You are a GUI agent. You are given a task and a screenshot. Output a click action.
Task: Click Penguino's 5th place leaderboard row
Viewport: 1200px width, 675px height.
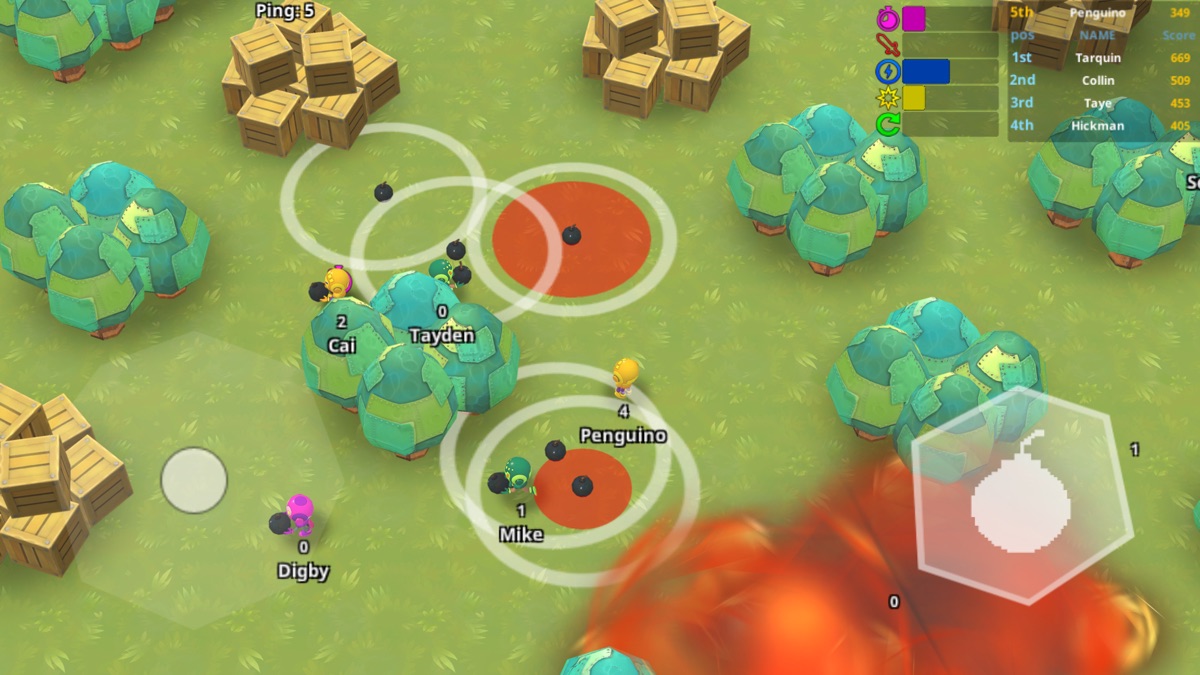(1100, 13)
